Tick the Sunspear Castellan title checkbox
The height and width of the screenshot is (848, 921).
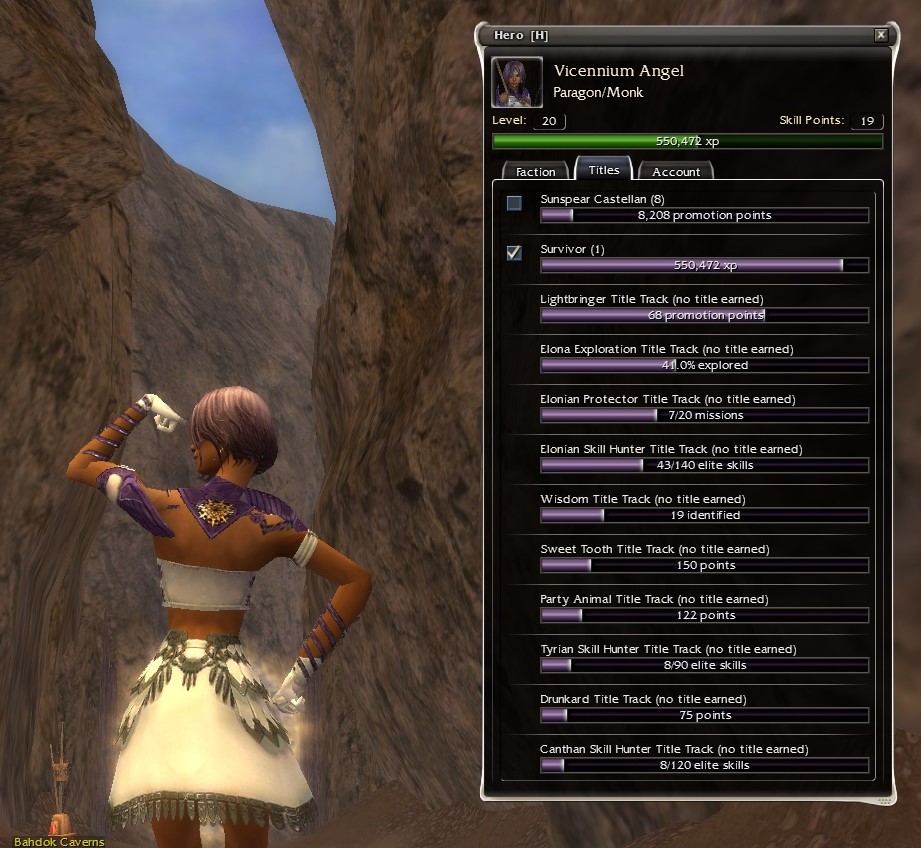point(514,203)
